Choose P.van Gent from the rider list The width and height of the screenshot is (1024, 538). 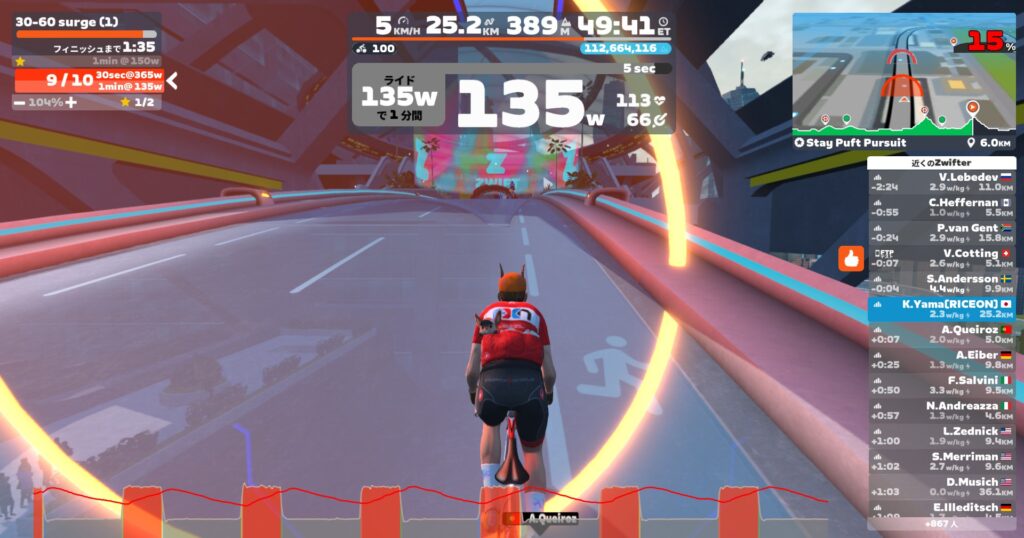(x=941, y=233)
